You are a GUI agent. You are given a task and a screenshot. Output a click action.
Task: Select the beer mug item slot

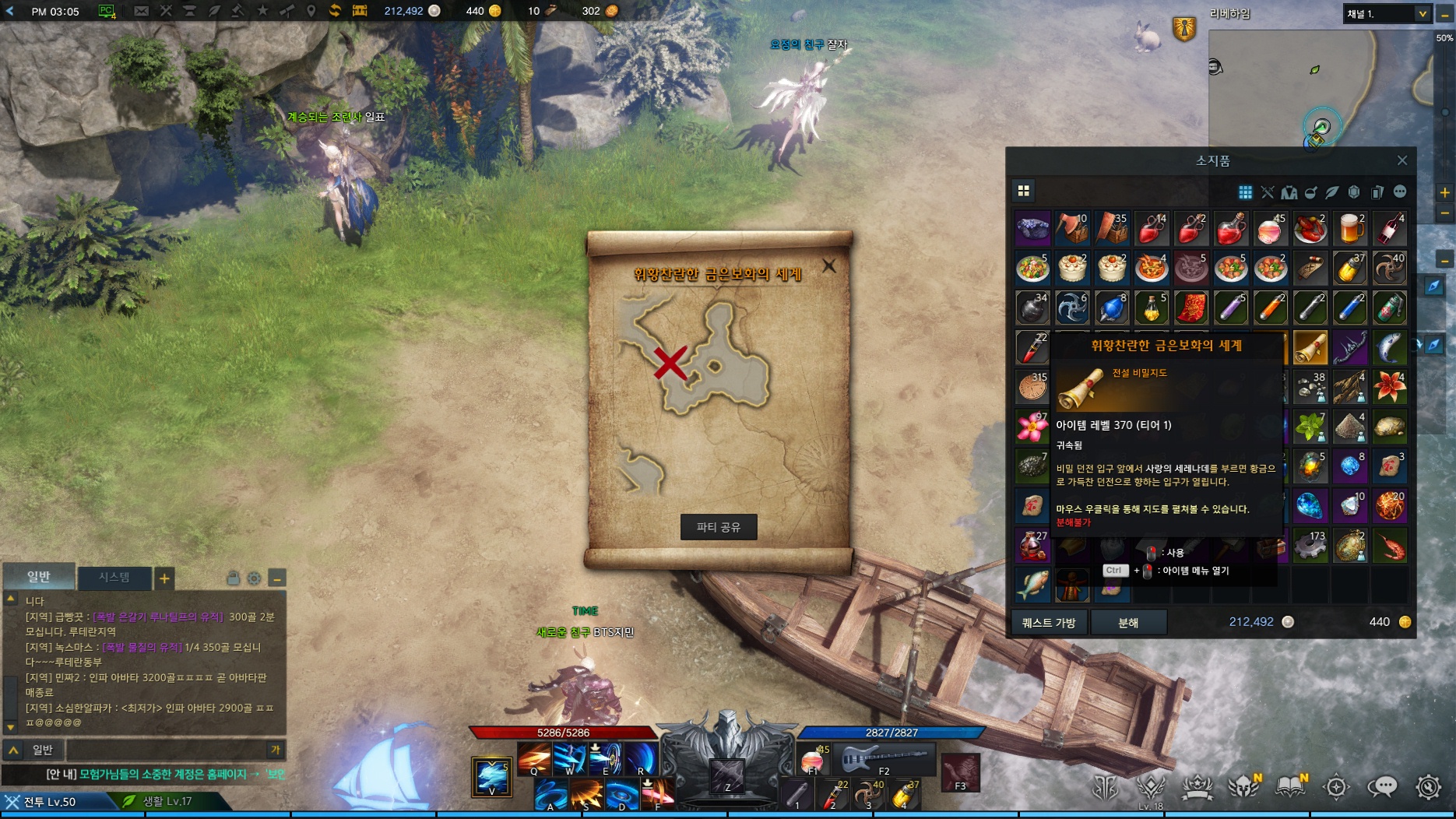[1350, 230]
